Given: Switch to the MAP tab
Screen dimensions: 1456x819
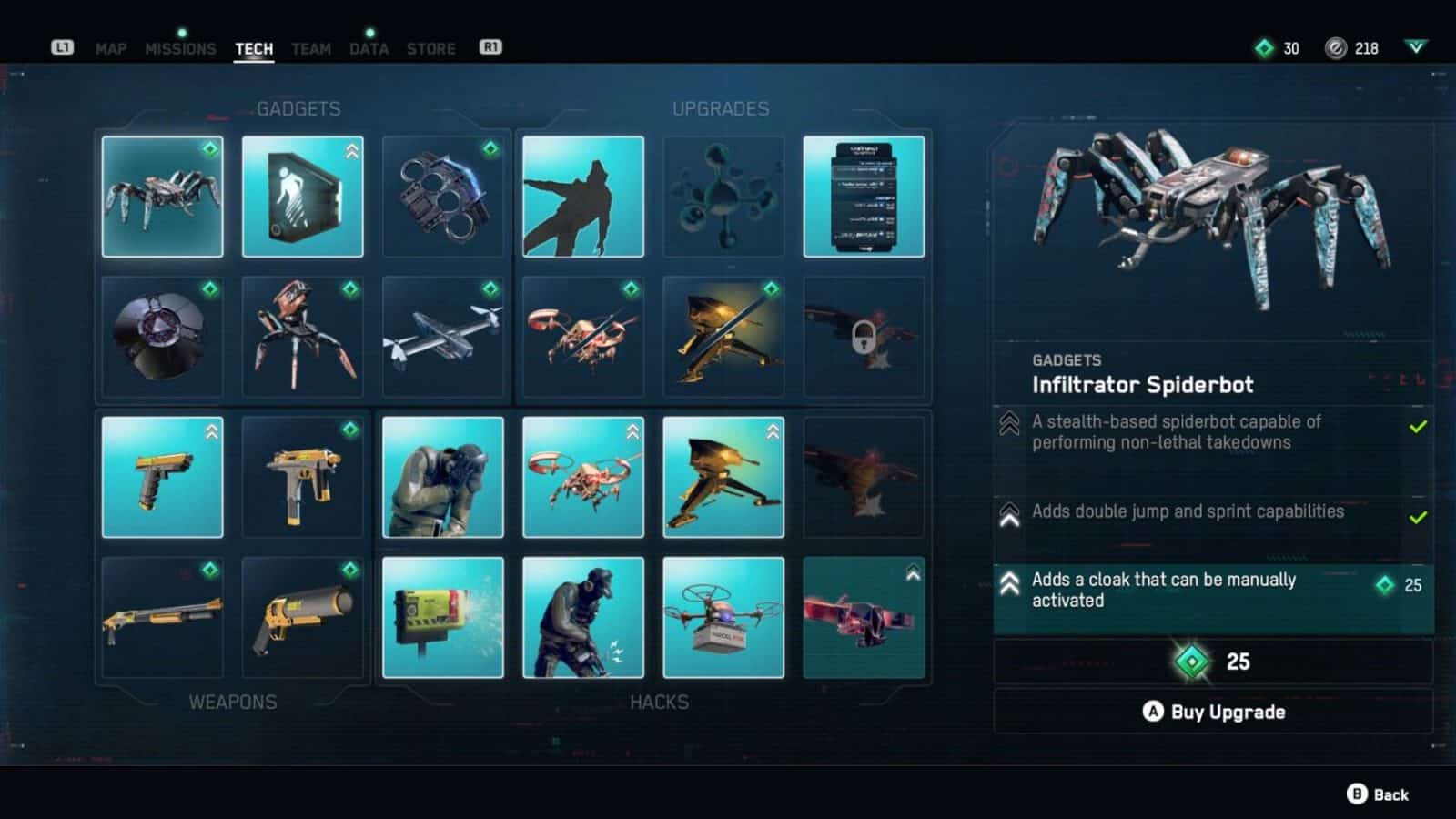Looking at the screenshot, I should (111, 49).
